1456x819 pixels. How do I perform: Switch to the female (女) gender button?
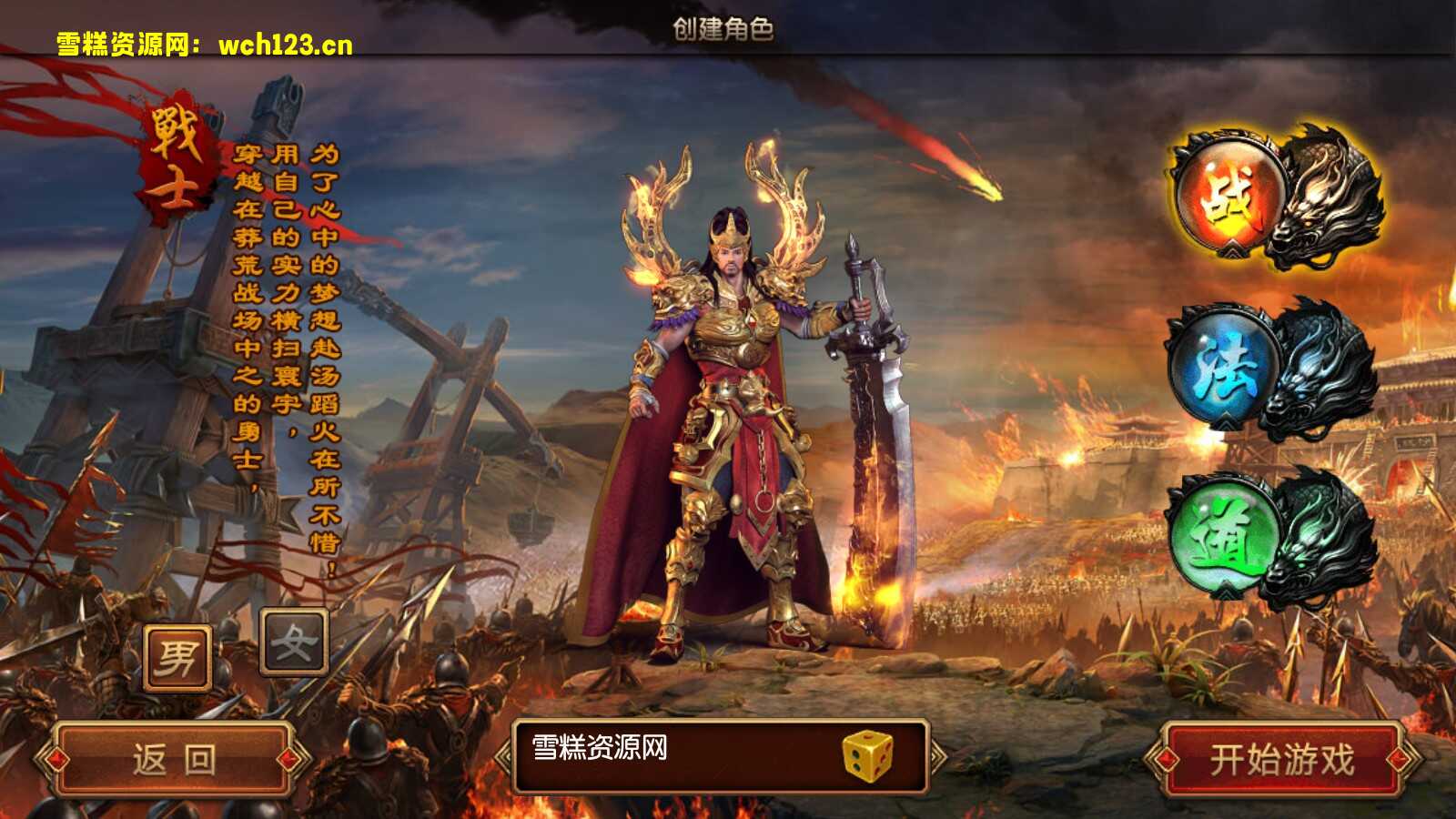294,642
